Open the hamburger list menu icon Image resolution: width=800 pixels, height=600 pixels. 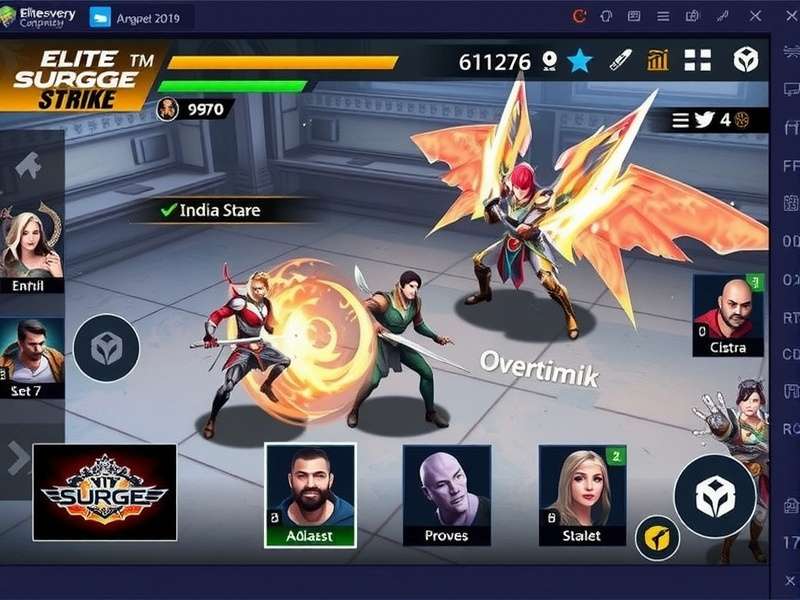coord(681,120)
